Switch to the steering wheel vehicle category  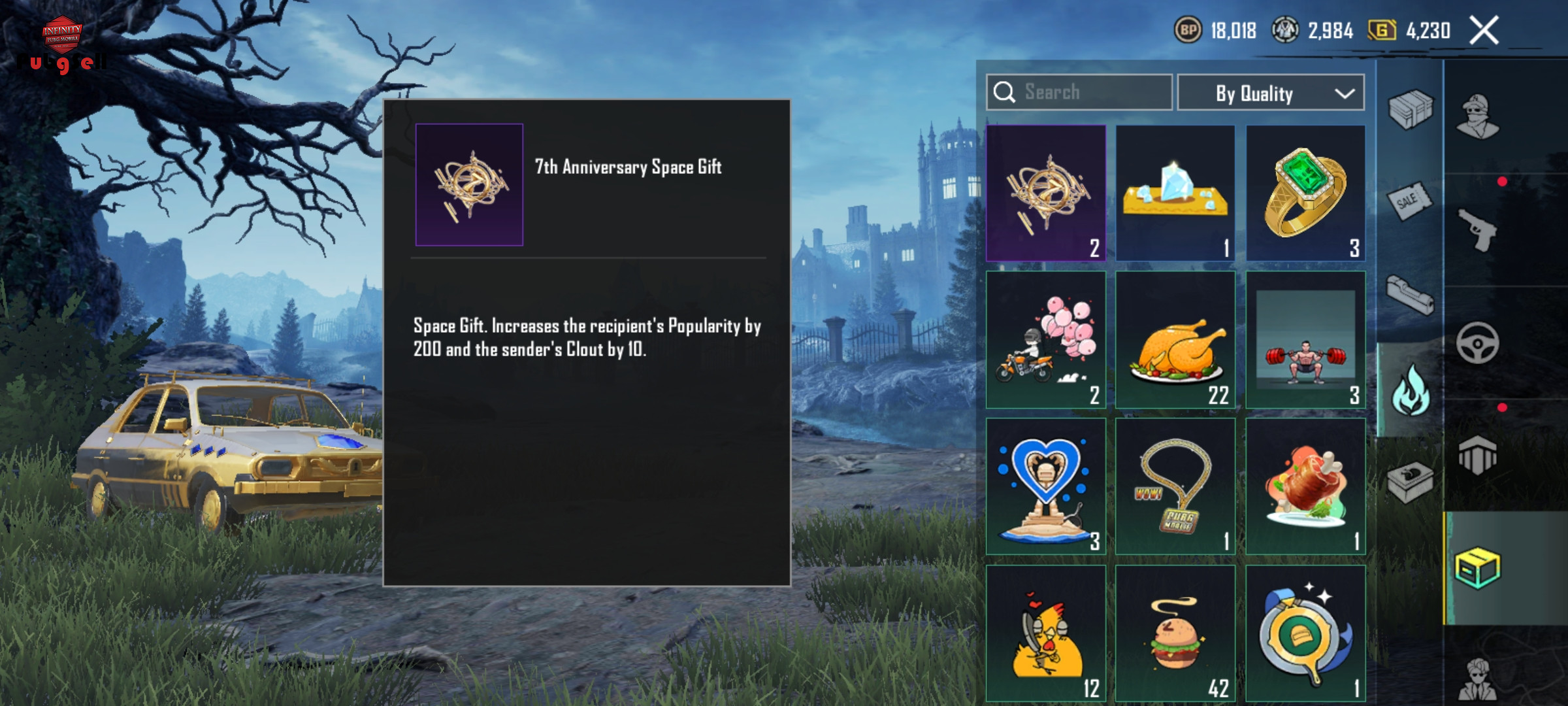(1478, 343)
